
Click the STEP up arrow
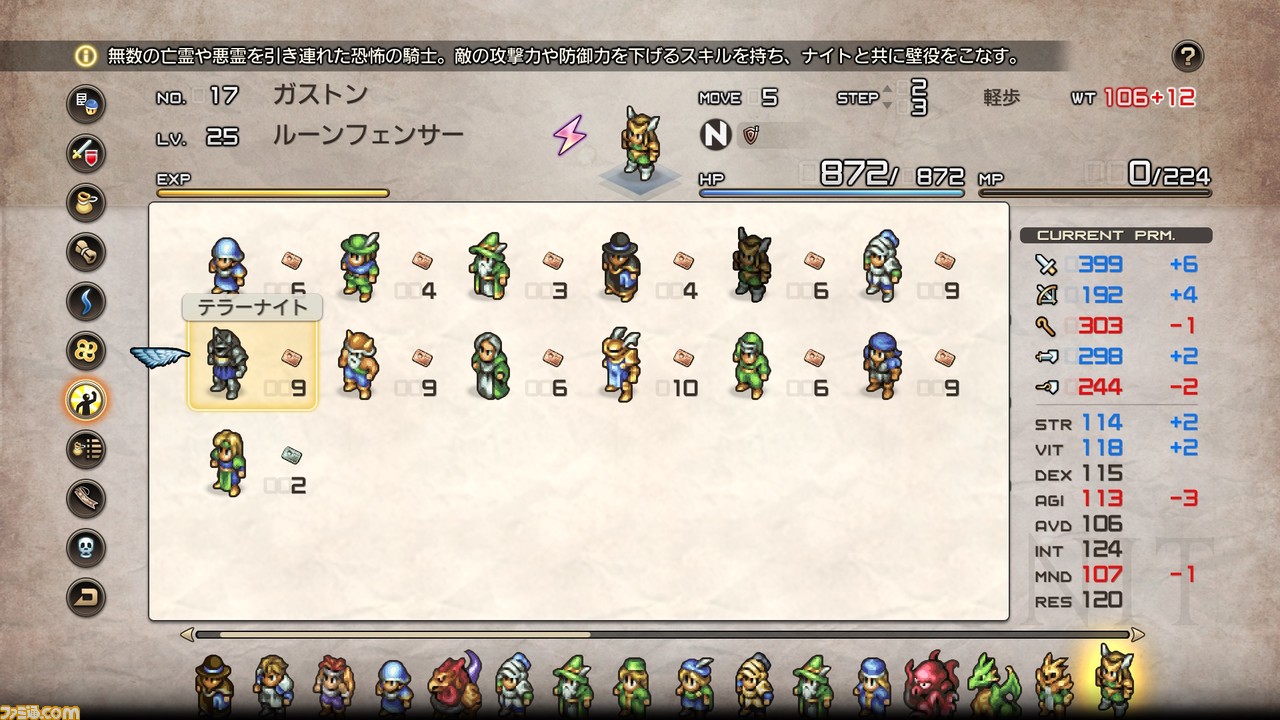point(887,90)
